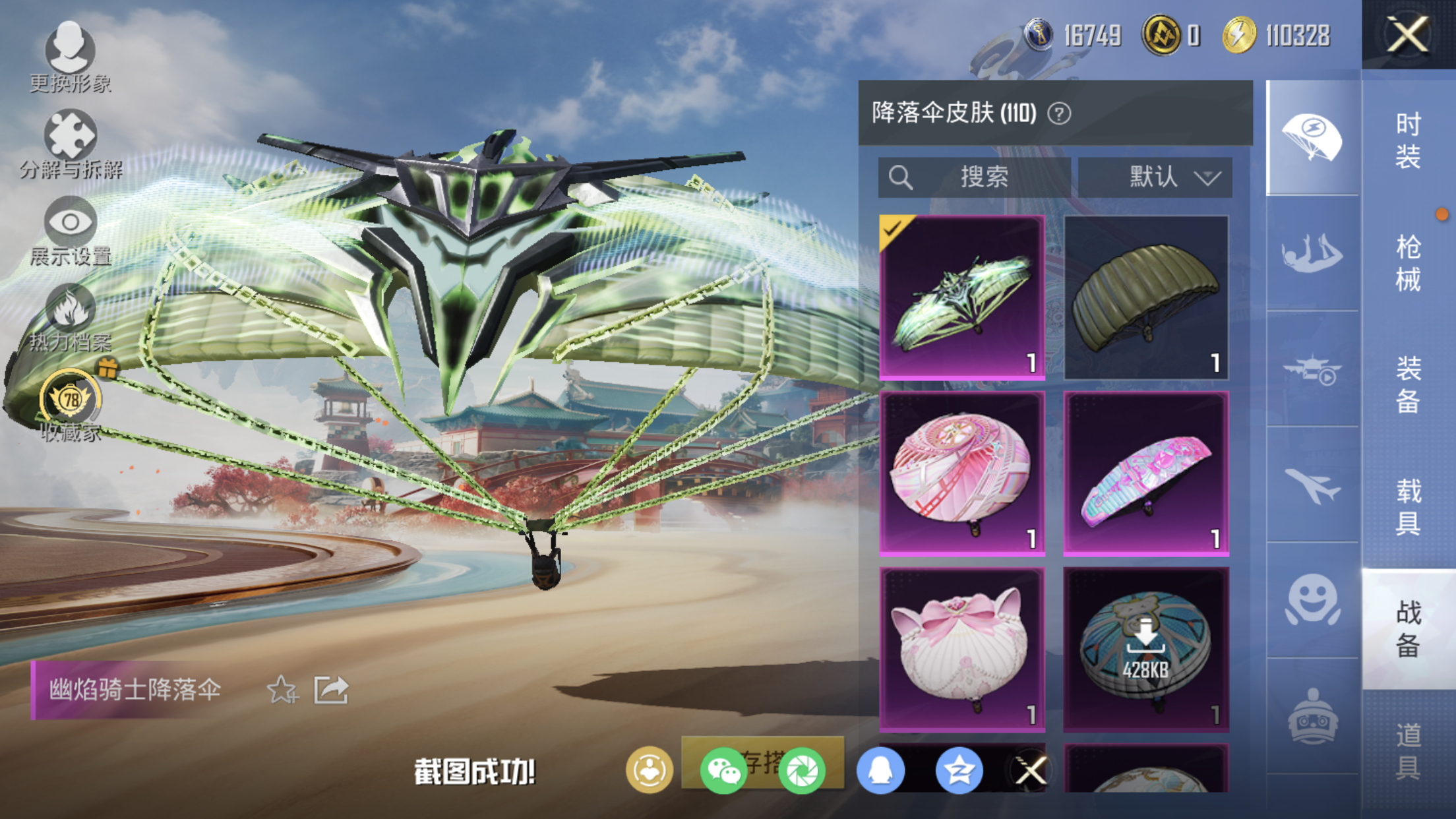Screen dimensions: 1456x819
Task: Share screenshot to WeChat
Action: pyautogui.click(x=723, y=770)
